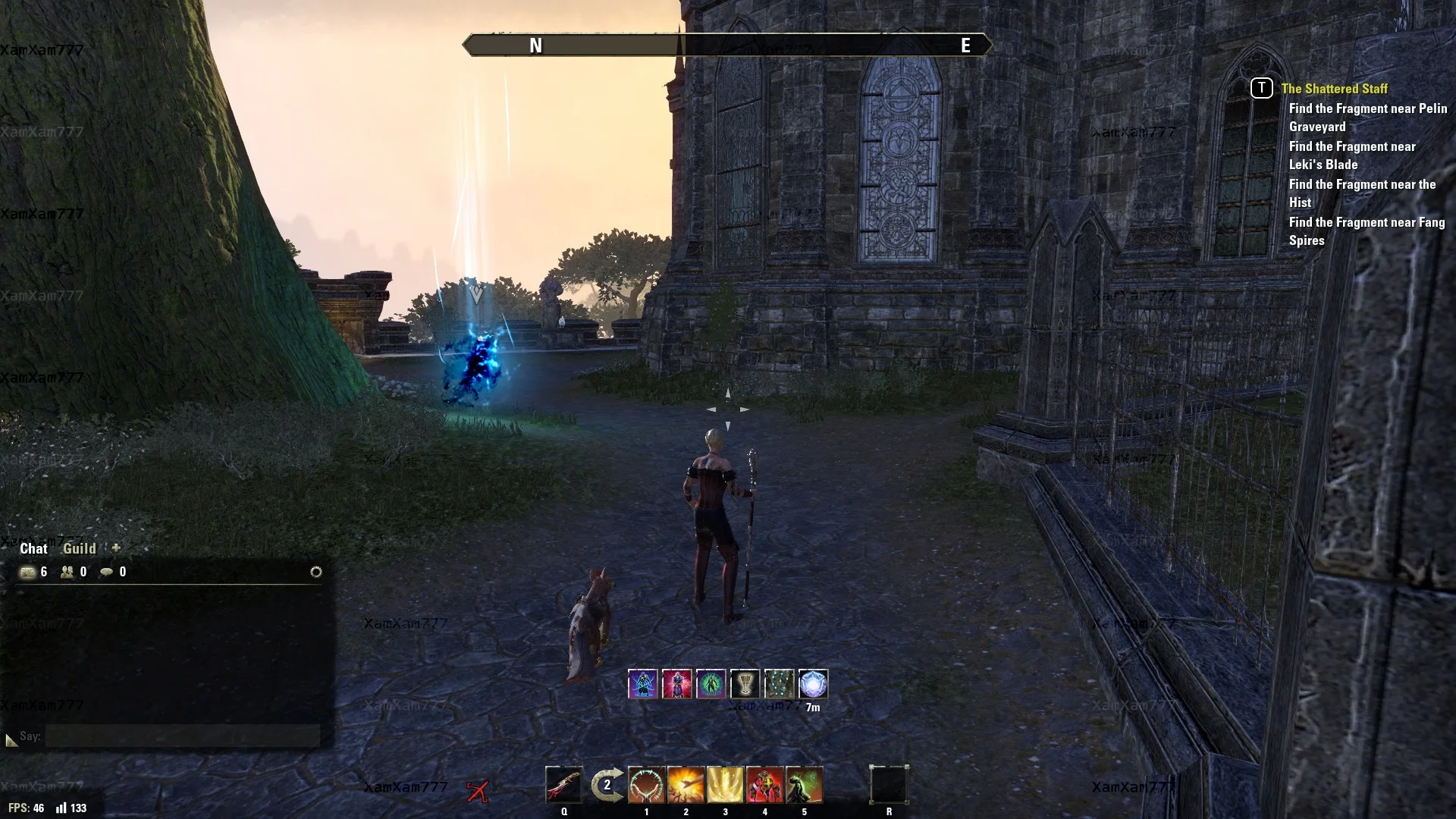Summon the red armored atronach ability
Viewport: 1456px width, 819px height.
[x=764, y=784]
